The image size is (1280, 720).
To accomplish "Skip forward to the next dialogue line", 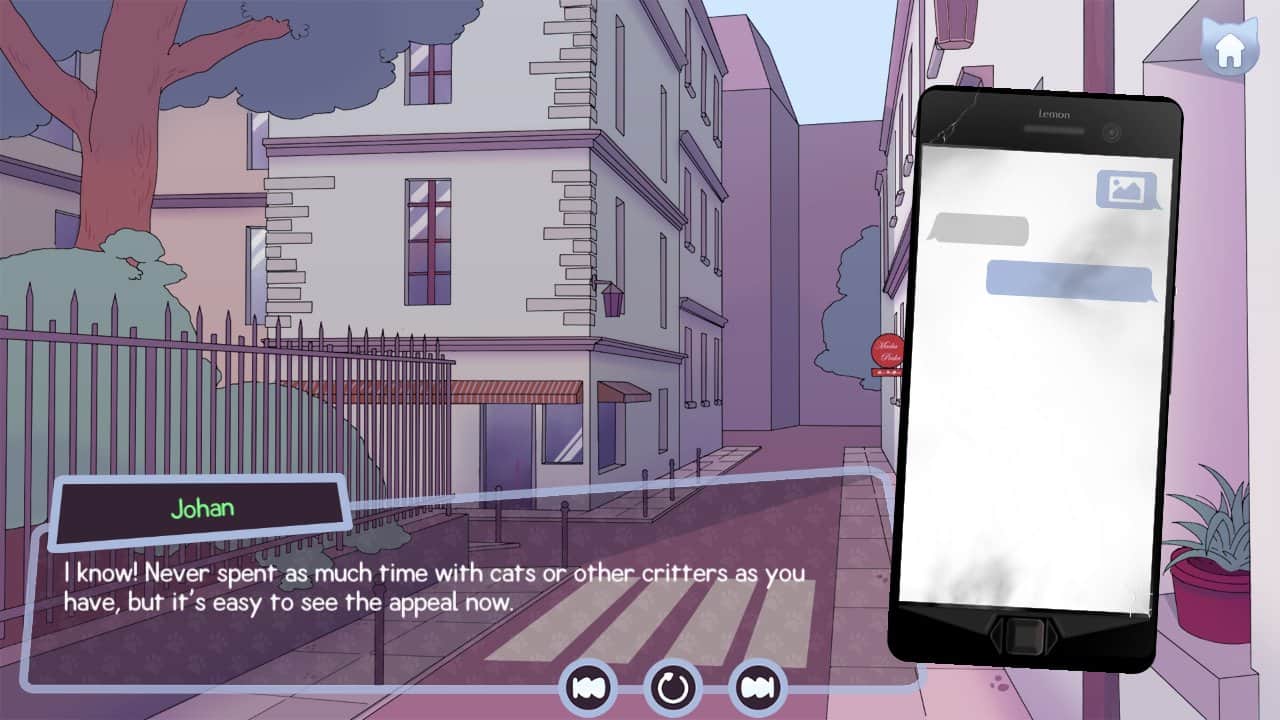I will click(x=758, y=687).
